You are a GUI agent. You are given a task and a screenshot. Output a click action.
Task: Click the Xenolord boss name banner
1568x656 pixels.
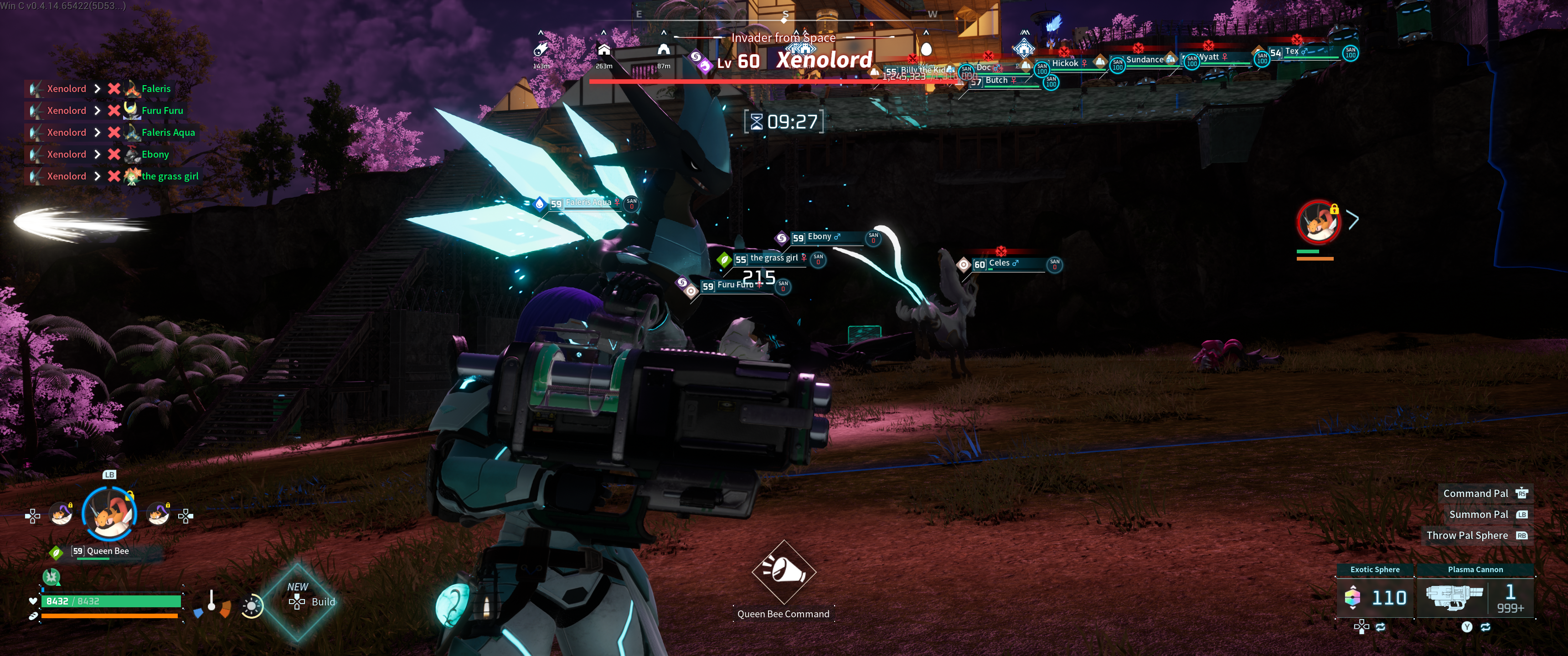coord(824,60)
